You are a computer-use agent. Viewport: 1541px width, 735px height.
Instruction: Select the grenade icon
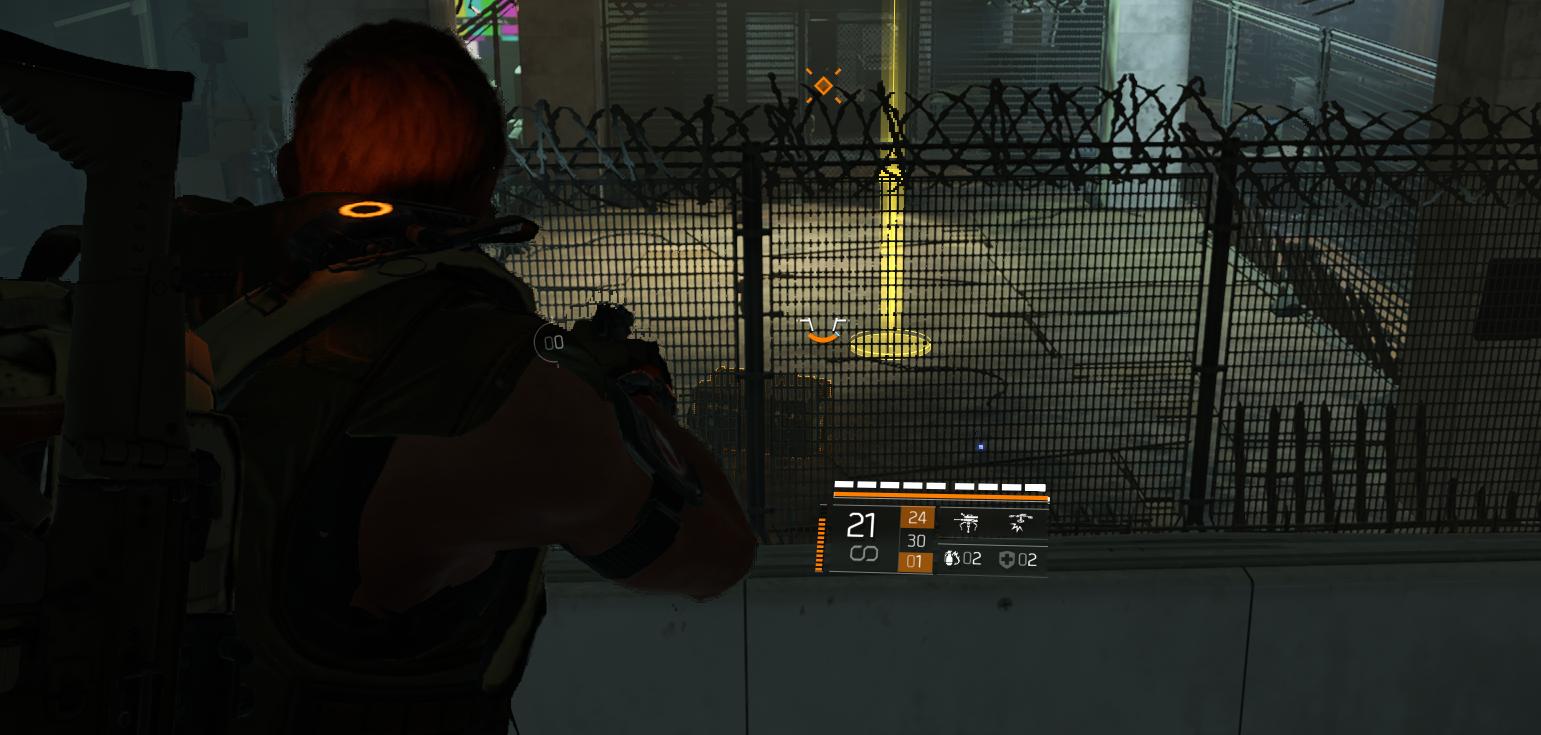(x=951, y=559)
